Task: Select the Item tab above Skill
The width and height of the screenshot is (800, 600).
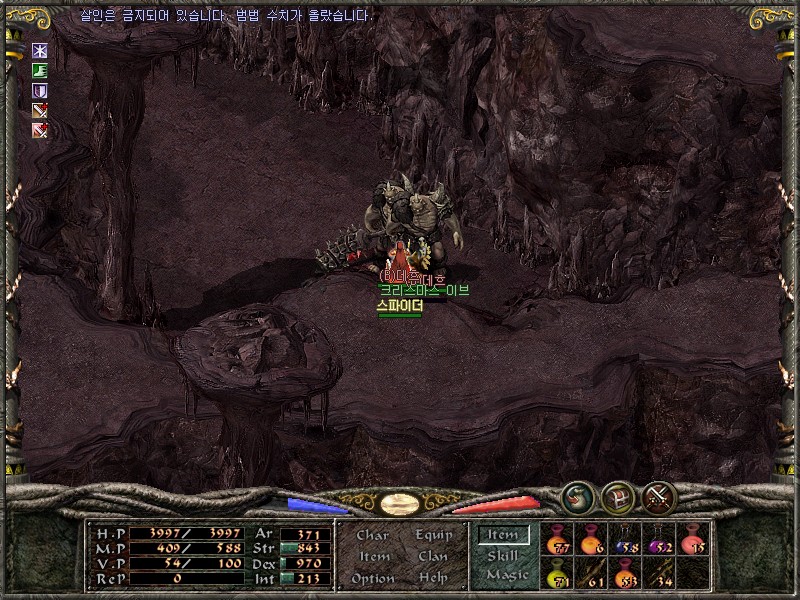Action: point(503,535)
